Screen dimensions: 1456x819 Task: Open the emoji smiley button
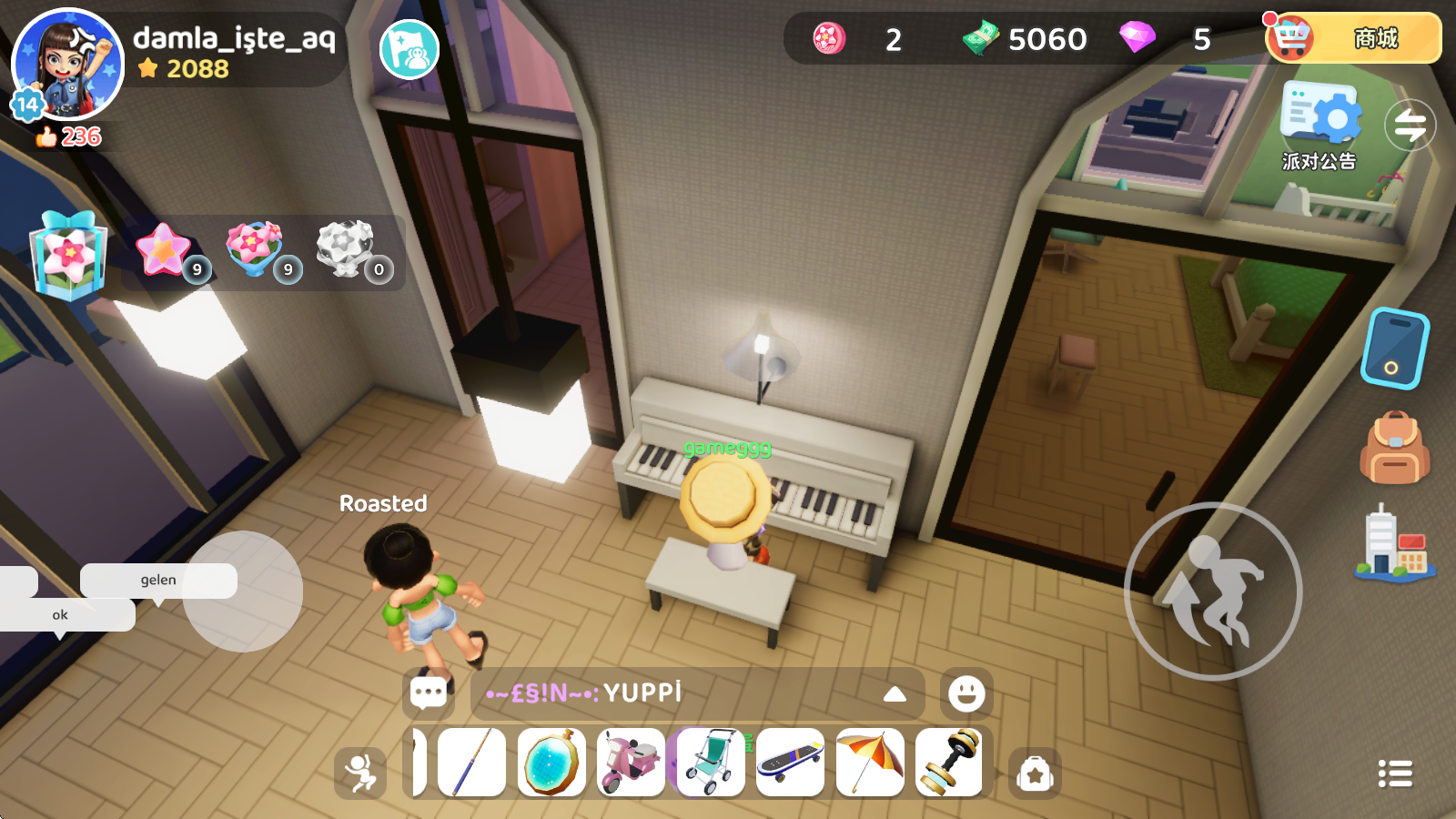pyautogui.click(x=966, y=693)
